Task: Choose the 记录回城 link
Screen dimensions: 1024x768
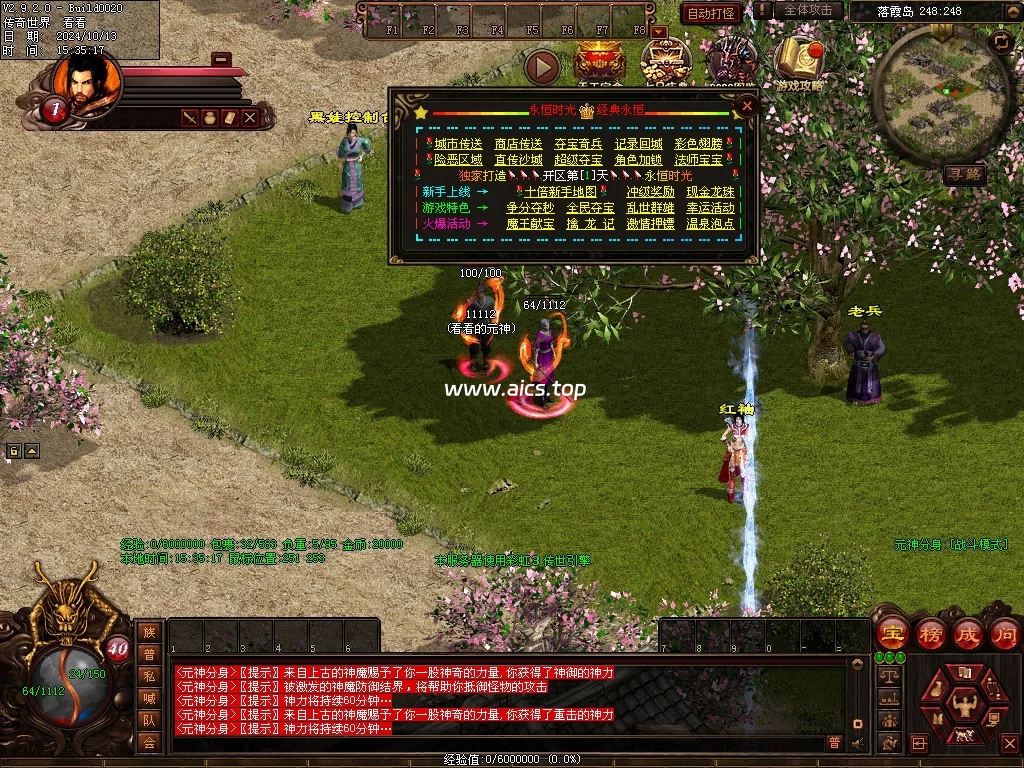Action: (x=638, y=144)
